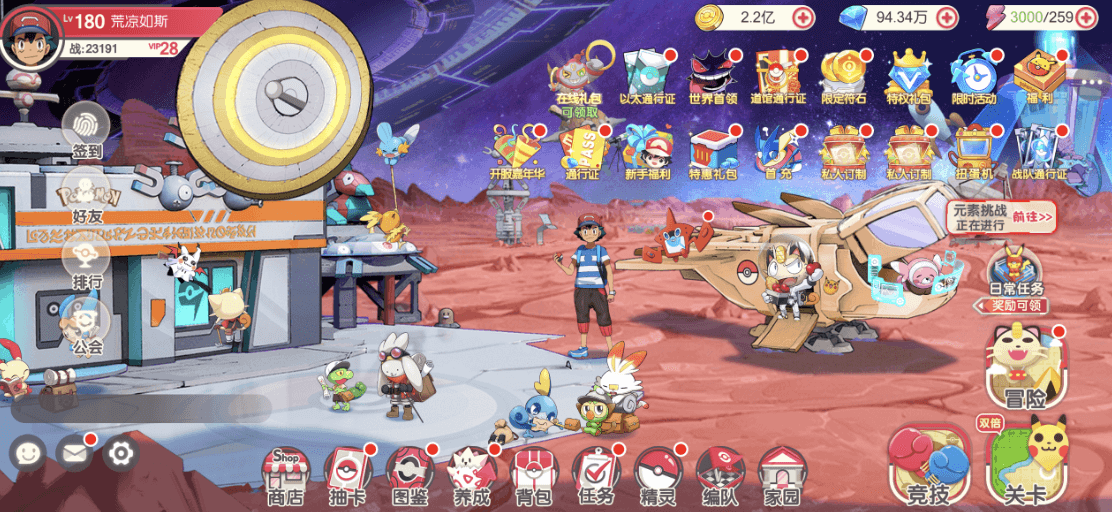Open the 扭蛋机 gacha machine
1112x512 pixels.
(973, 151)
